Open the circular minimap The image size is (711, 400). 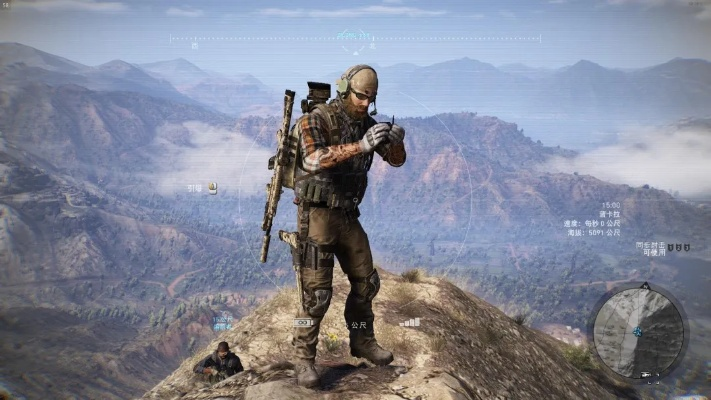coord(638,331)
